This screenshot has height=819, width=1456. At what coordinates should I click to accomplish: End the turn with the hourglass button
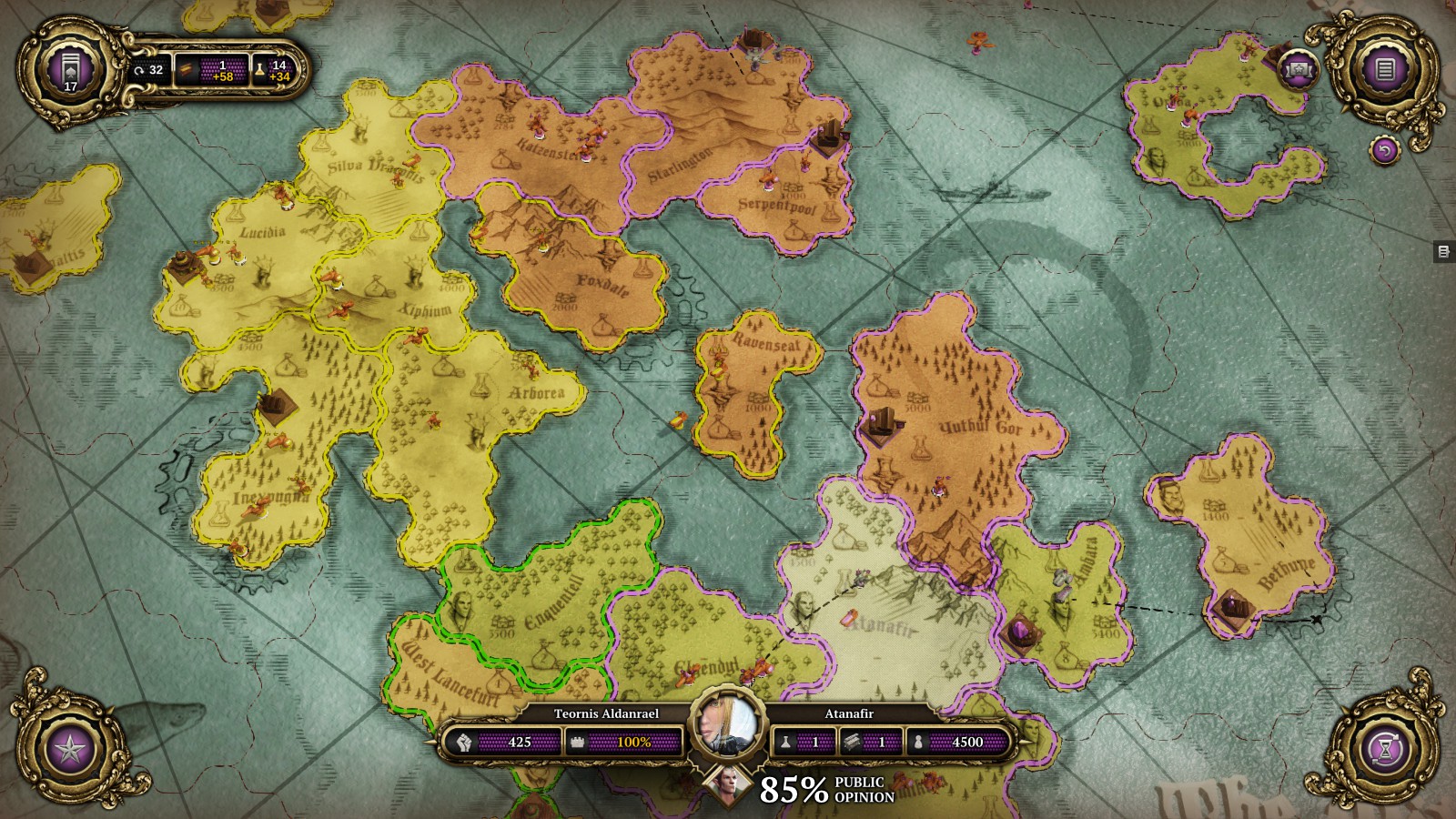tap(1385, 751)
